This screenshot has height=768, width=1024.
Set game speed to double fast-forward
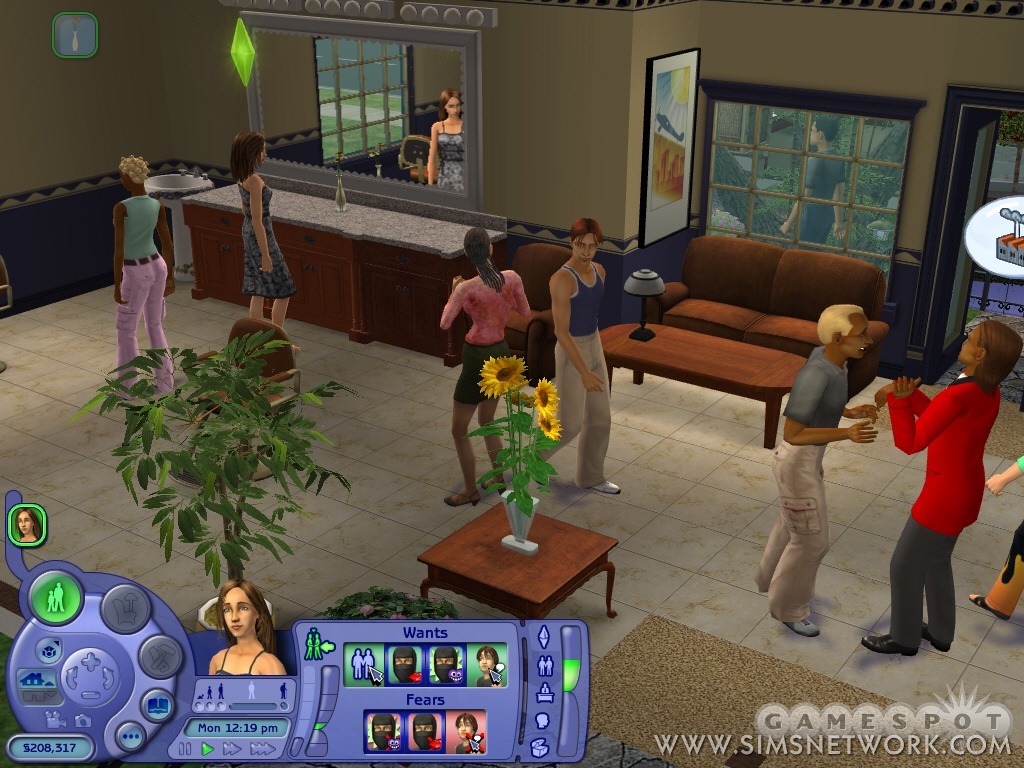(232, 748)
